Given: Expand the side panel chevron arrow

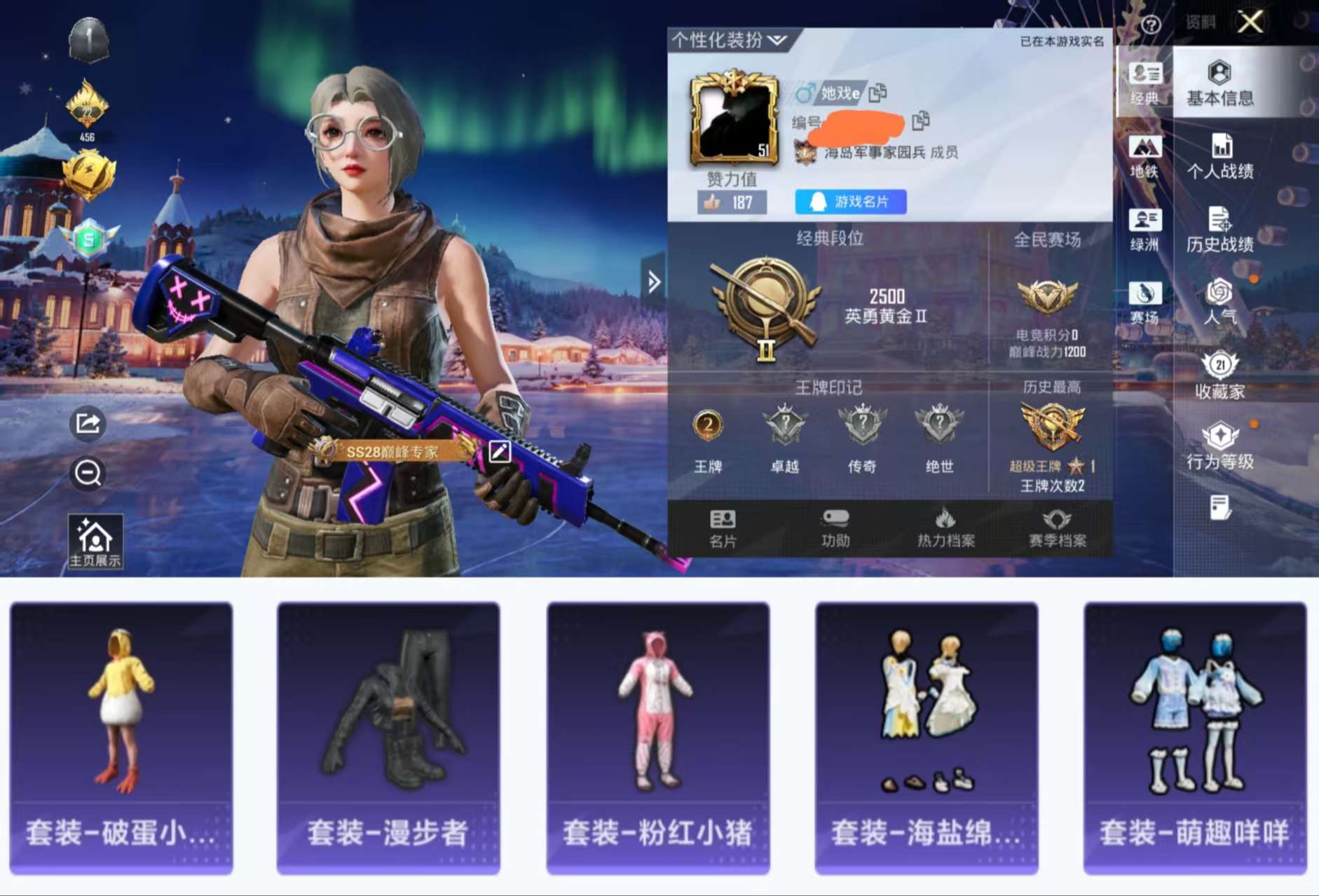Looking at the screenshot, I should coord(652,280).
